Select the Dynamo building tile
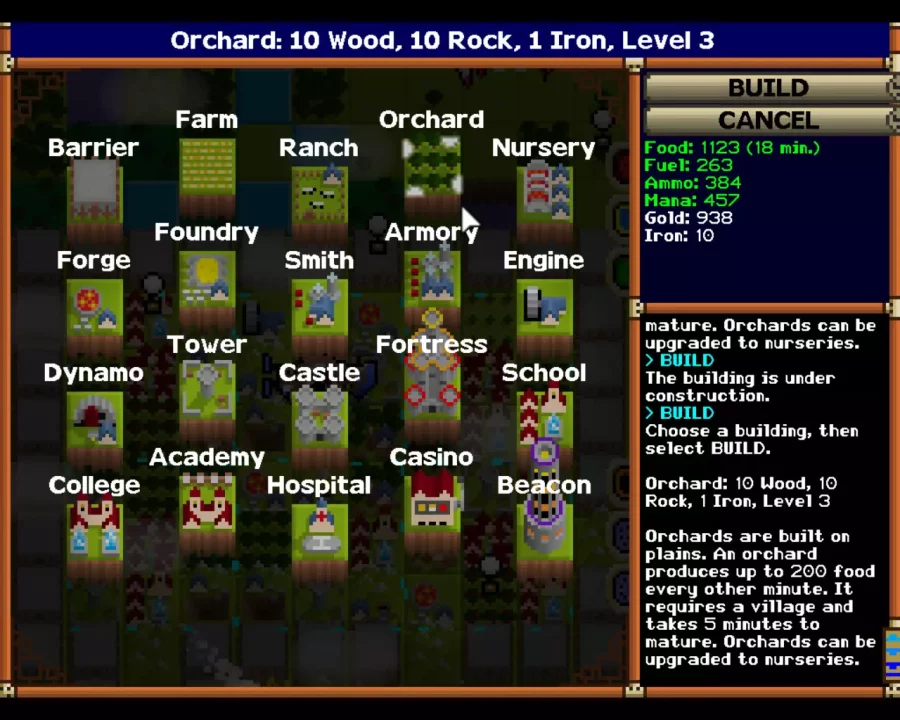 (94, 416)
